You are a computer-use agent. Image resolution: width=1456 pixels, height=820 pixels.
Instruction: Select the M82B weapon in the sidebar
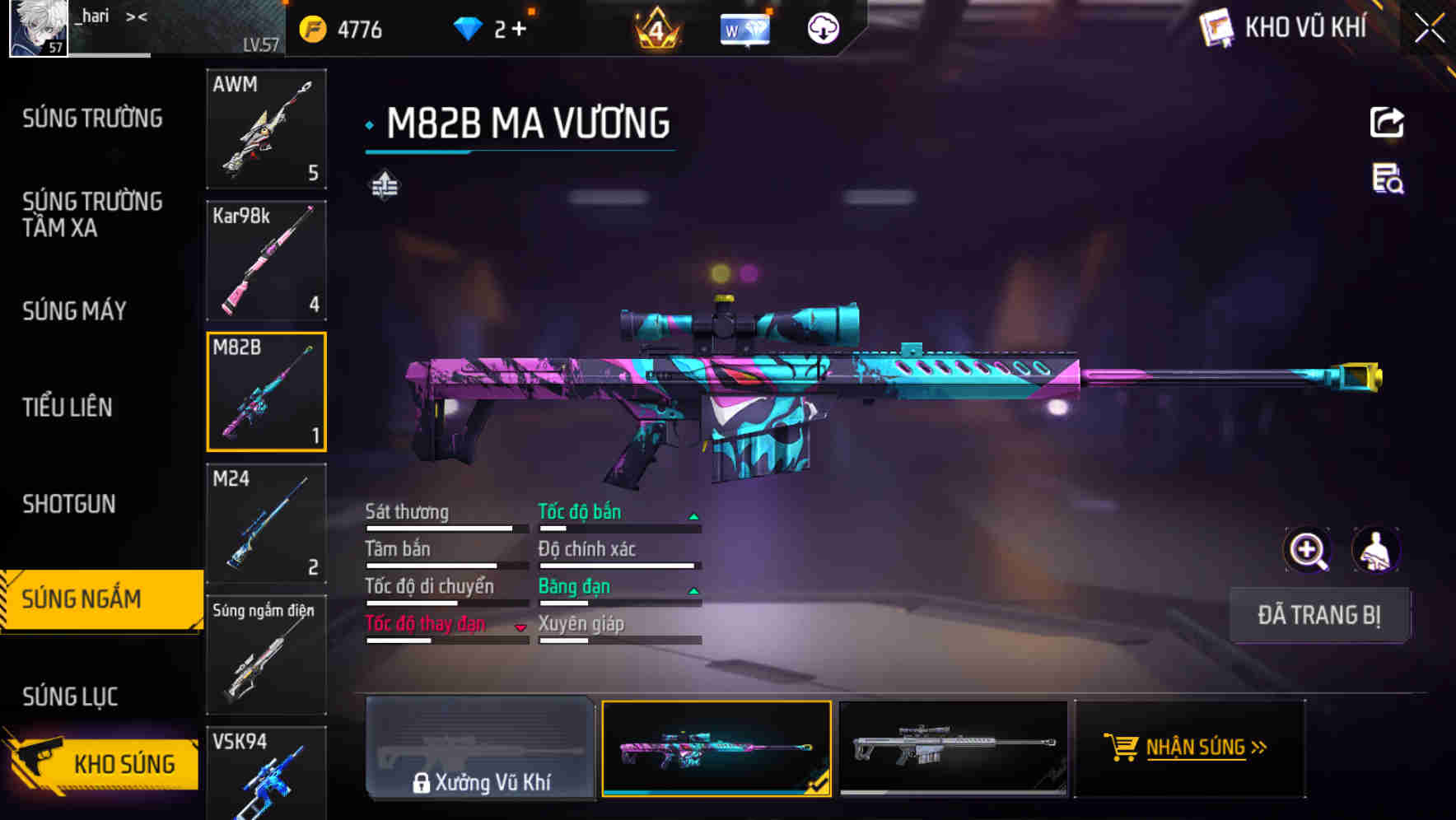tap(266, 390)
